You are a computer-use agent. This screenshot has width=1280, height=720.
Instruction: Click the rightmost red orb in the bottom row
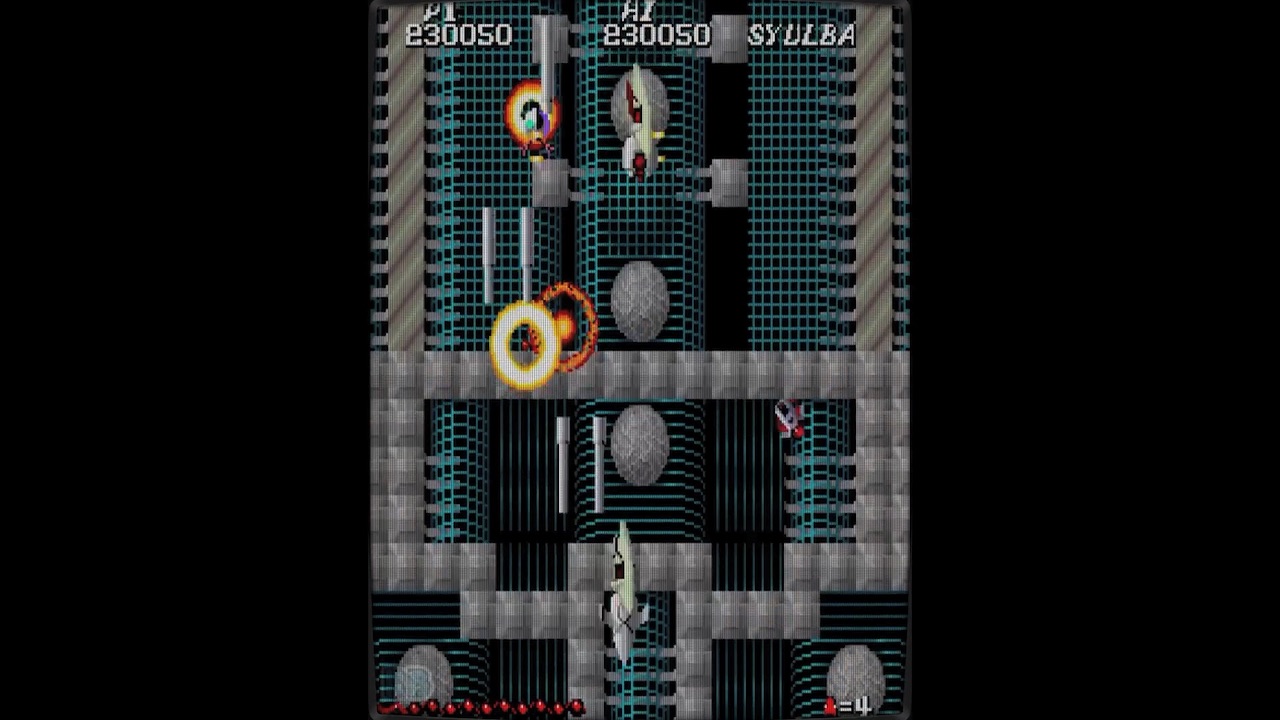578,705
